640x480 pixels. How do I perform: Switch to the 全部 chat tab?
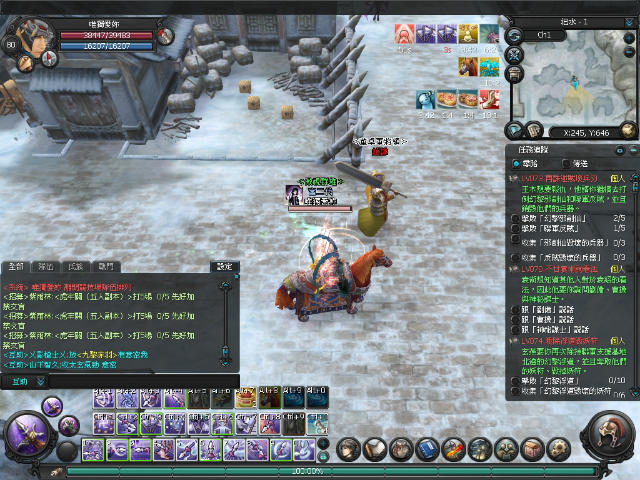16,267
